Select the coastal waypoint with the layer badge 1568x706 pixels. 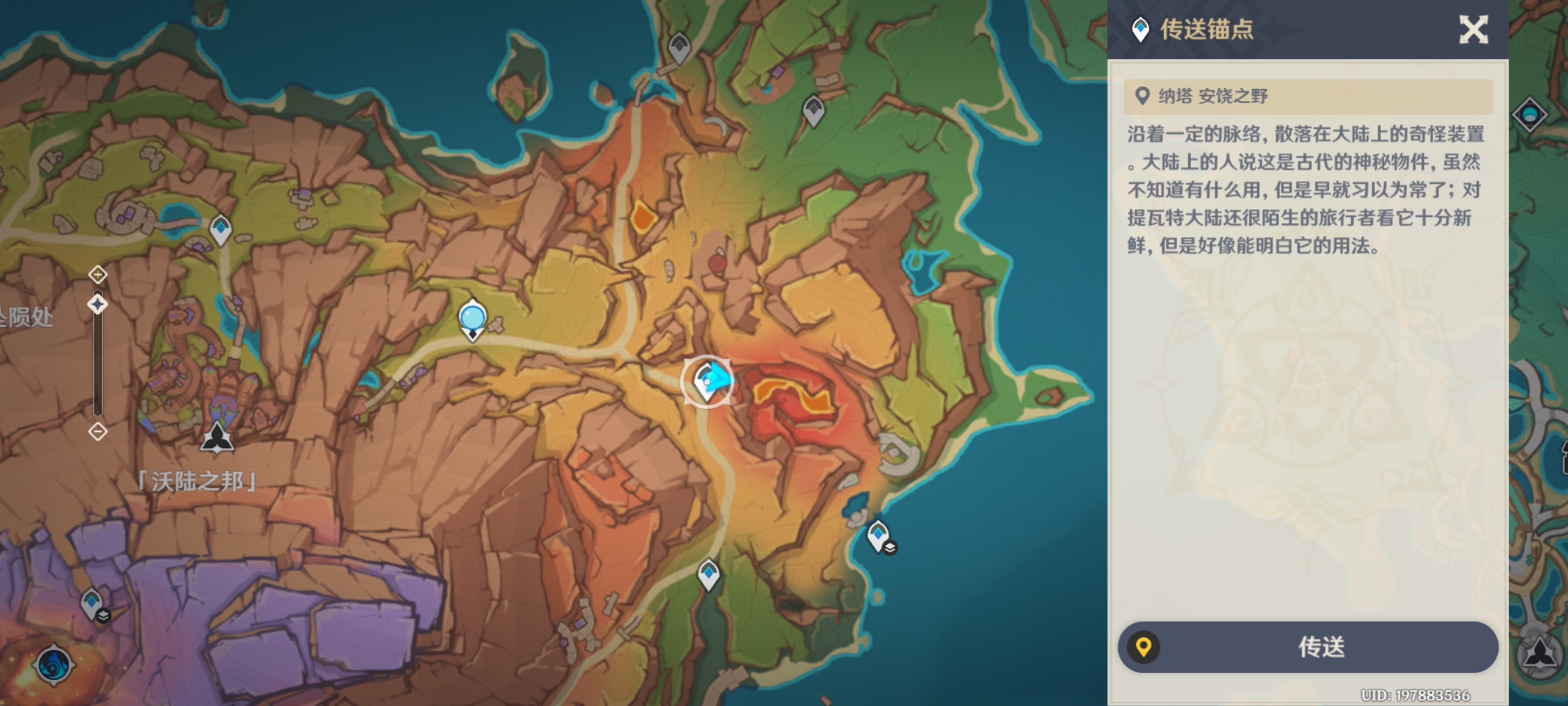pos(878,536)
